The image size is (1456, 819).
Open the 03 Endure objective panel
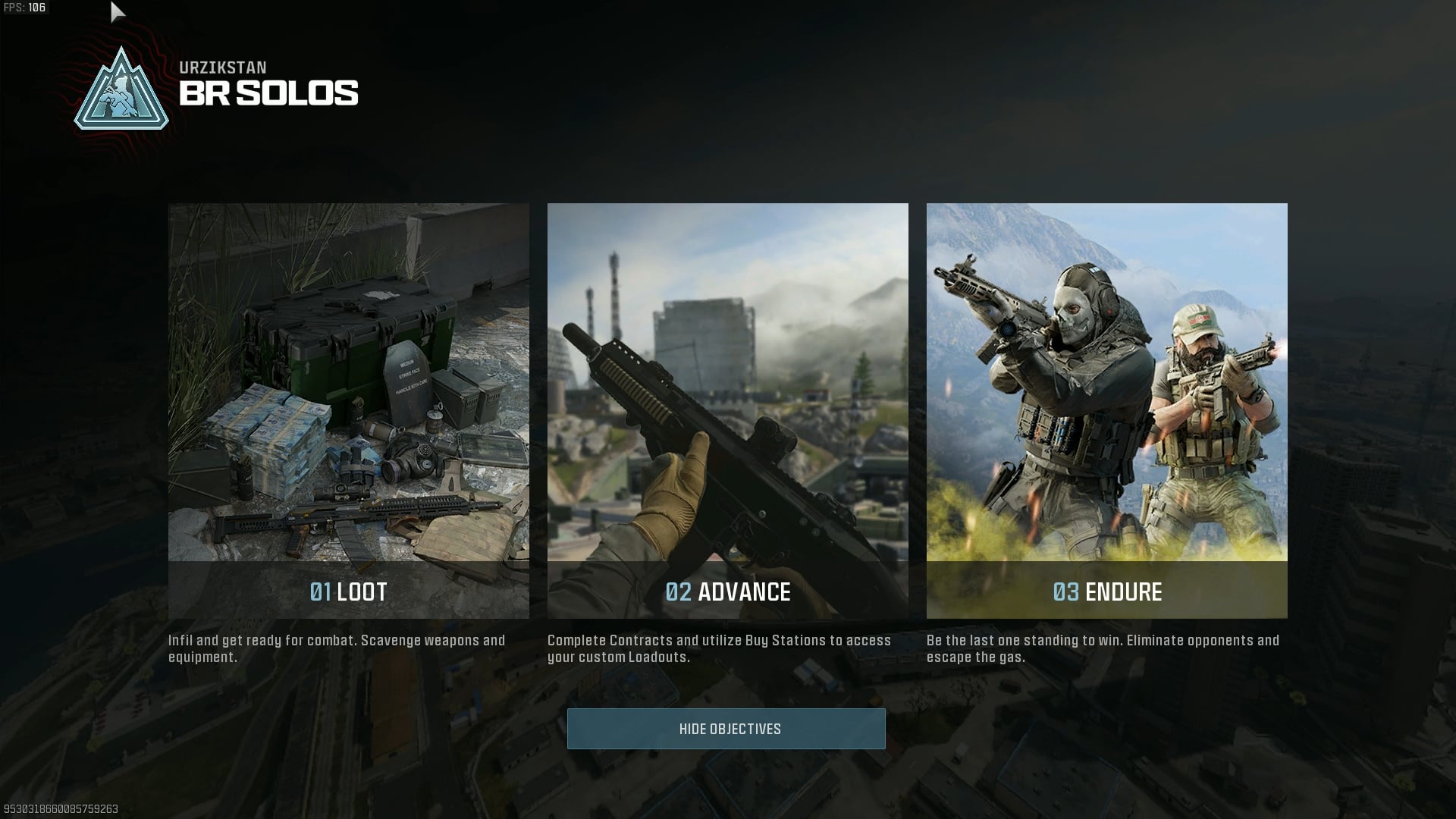click(1106, 409)
